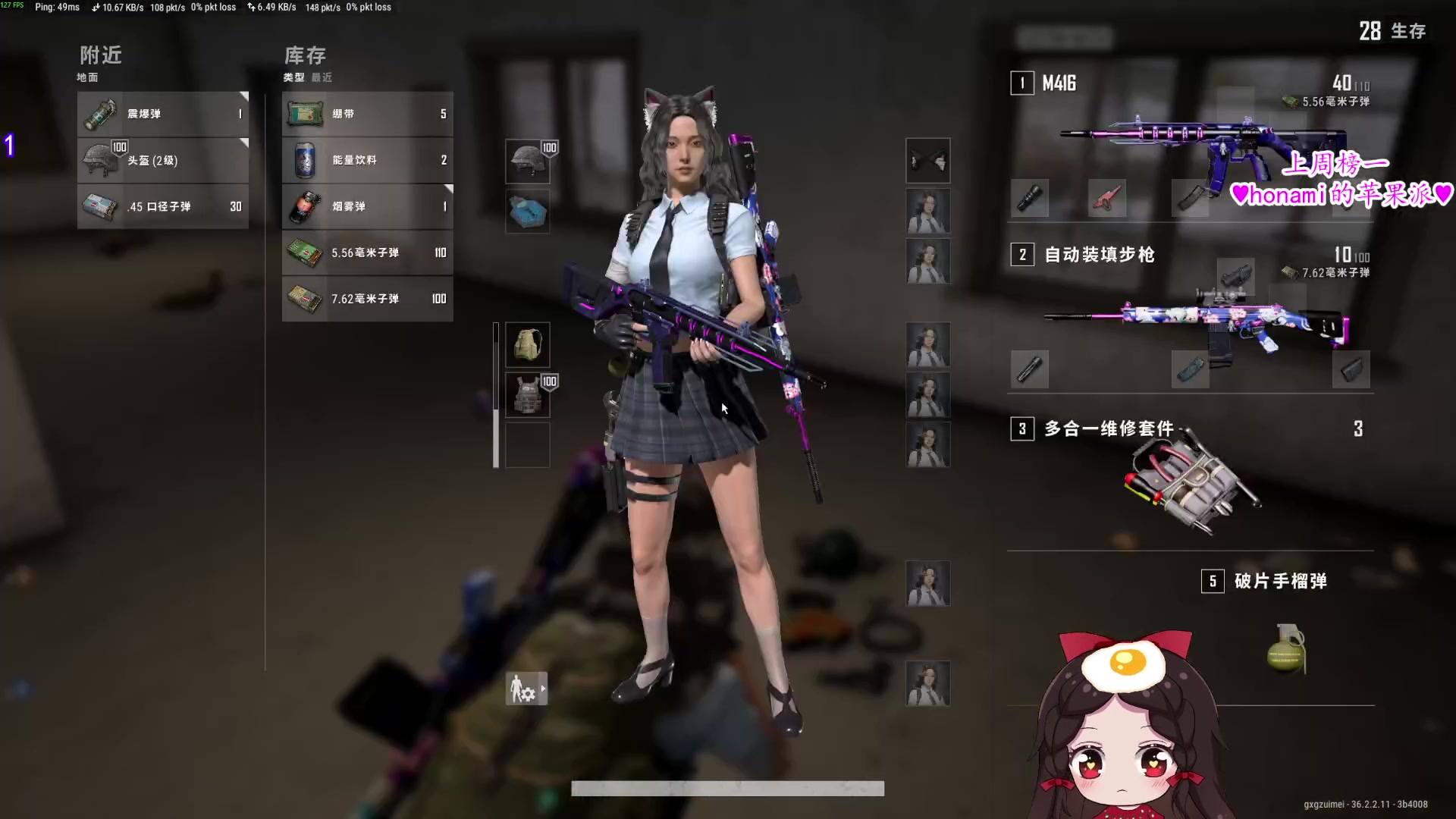Screen dimensions: 1456x819
Task: Pick up the level 2 helmet nearby
Action: pyautogui.click(x=163, y=160)
